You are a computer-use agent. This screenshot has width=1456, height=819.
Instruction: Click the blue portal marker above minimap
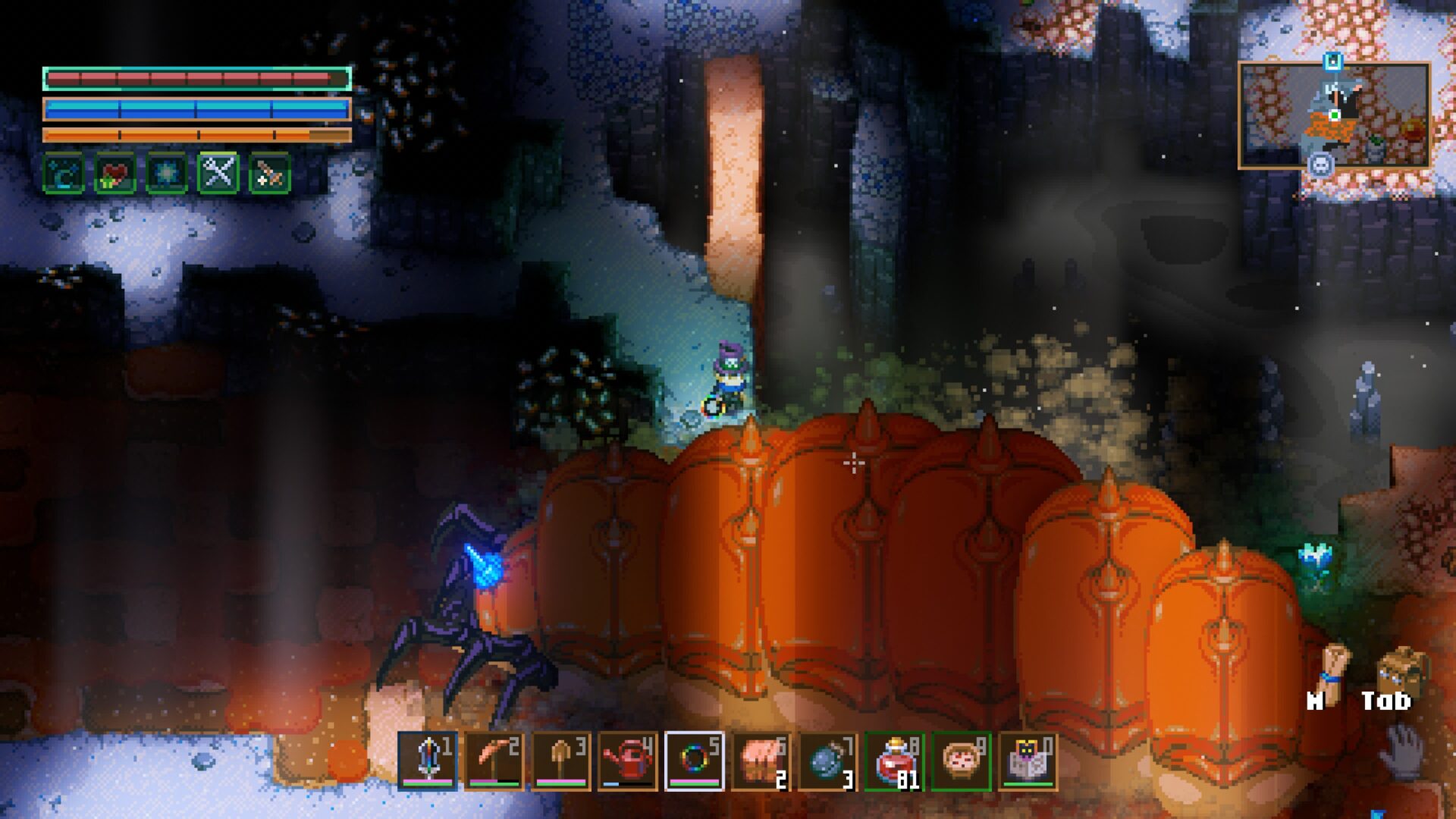tap(1333, 61)
